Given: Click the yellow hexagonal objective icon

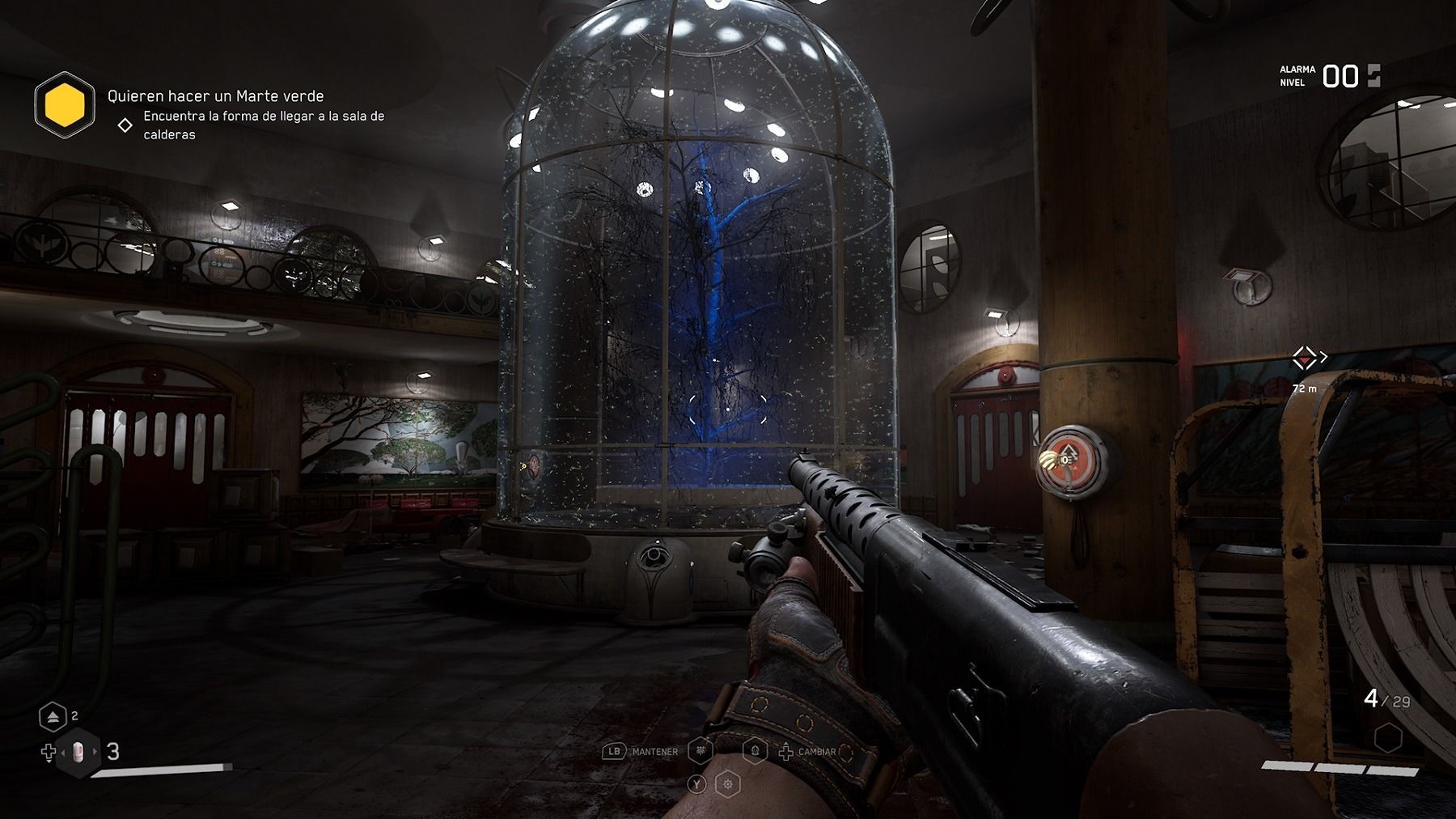Looking at the screenshot, I should coord(66,104).
